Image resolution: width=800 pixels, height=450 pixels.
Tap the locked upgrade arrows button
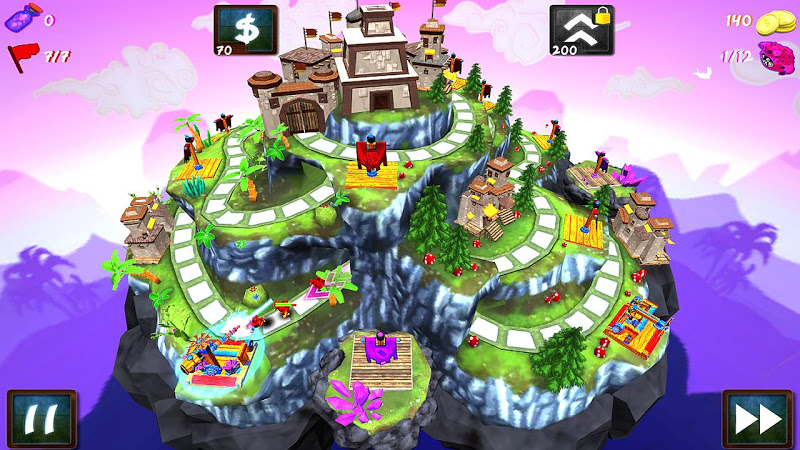click(581, 30)
